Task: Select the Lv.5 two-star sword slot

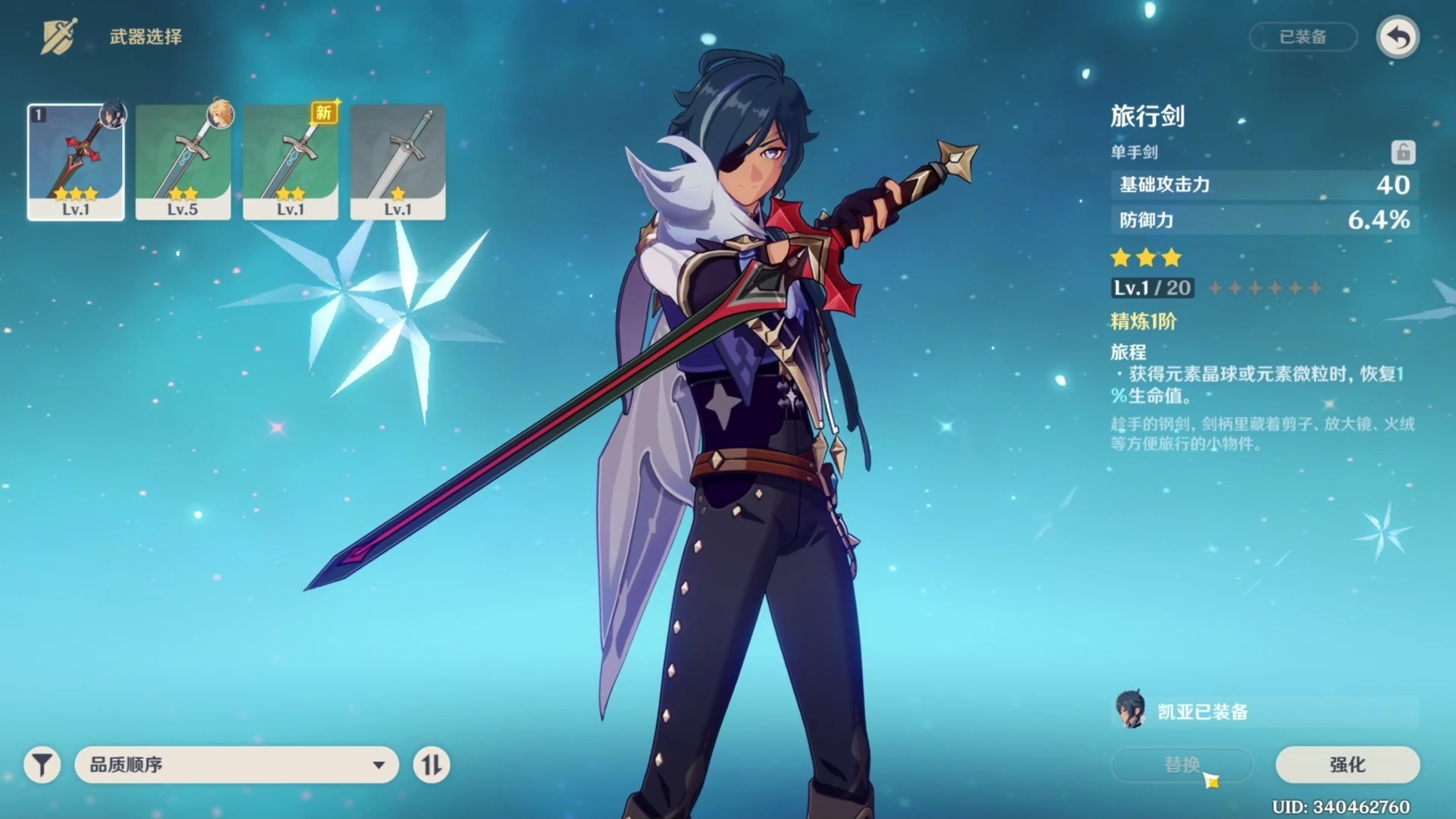Action: (183, 162)
